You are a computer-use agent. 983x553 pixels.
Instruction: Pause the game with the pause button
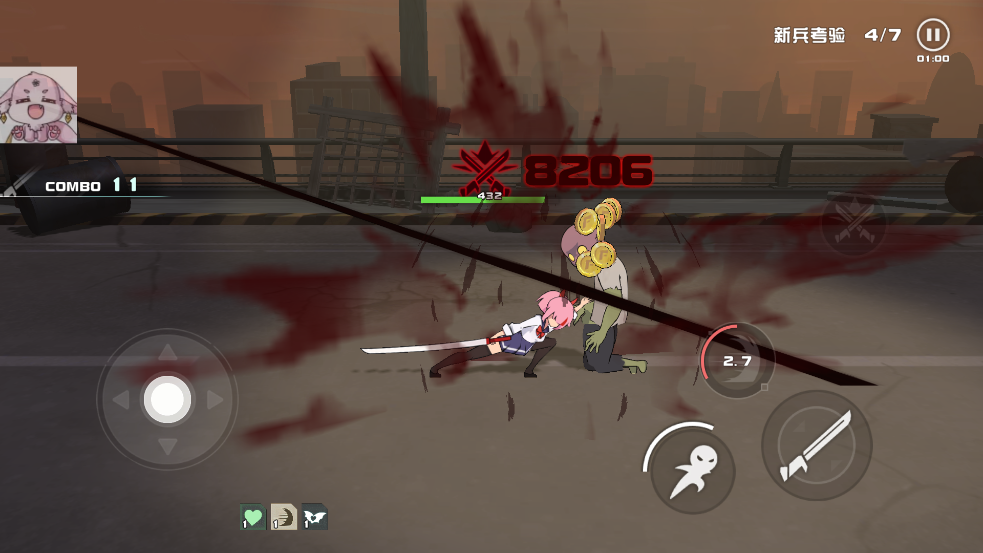tap(932, 36)
